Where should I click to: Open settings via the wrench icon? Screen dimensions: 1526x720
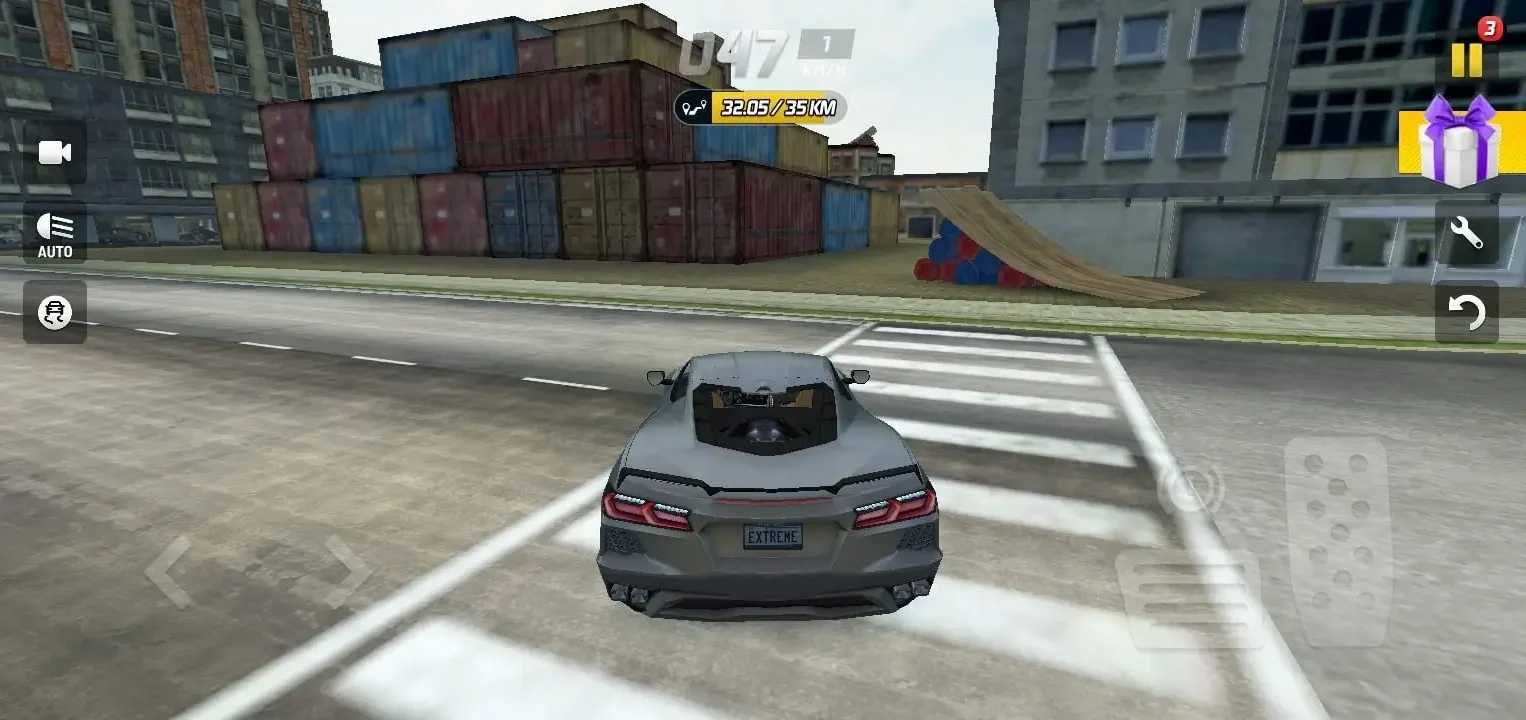pyautogui.click(x=1466, y=232)
